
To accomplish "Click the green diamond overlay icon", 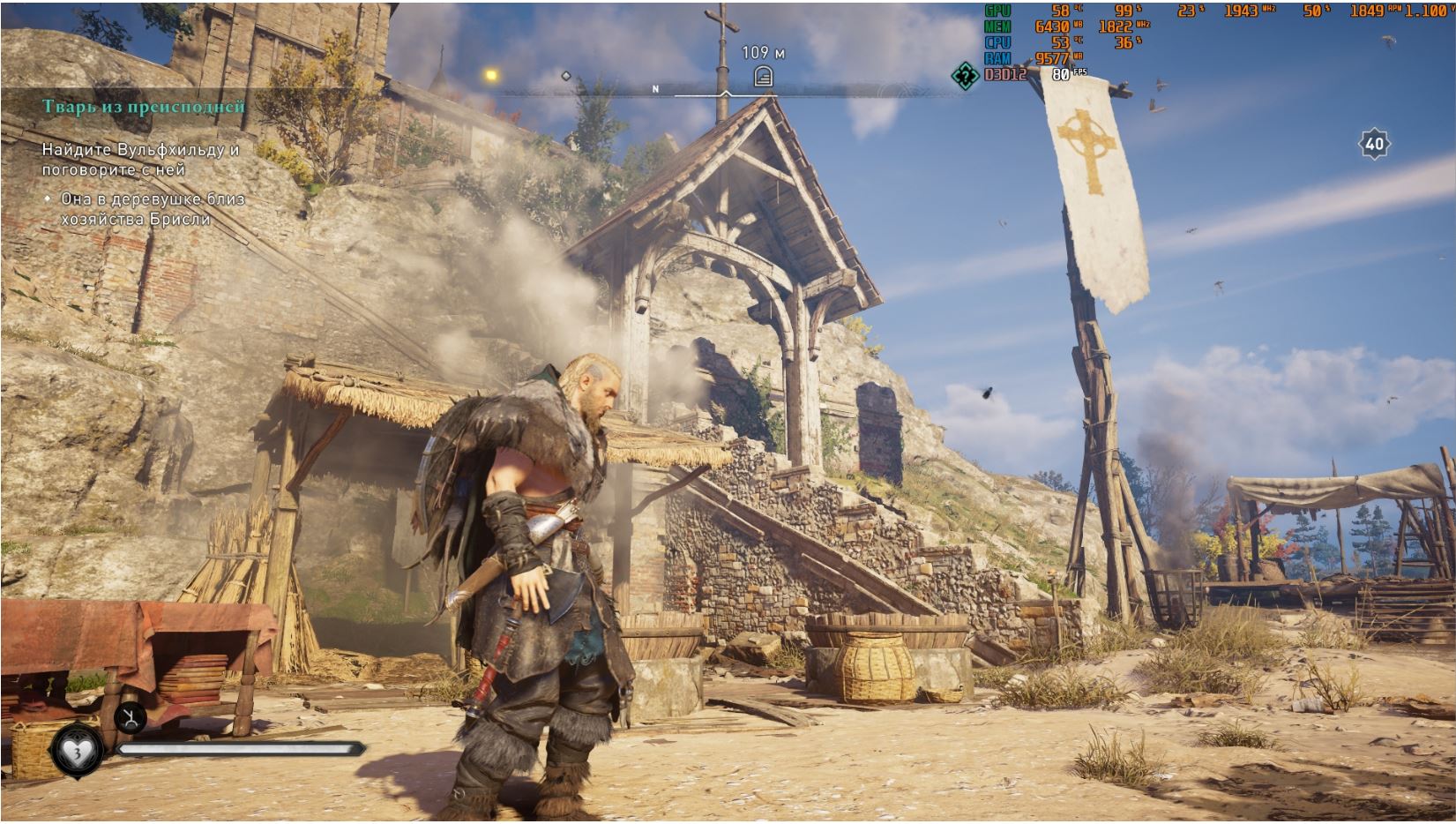I will click(x=967, y=75).
